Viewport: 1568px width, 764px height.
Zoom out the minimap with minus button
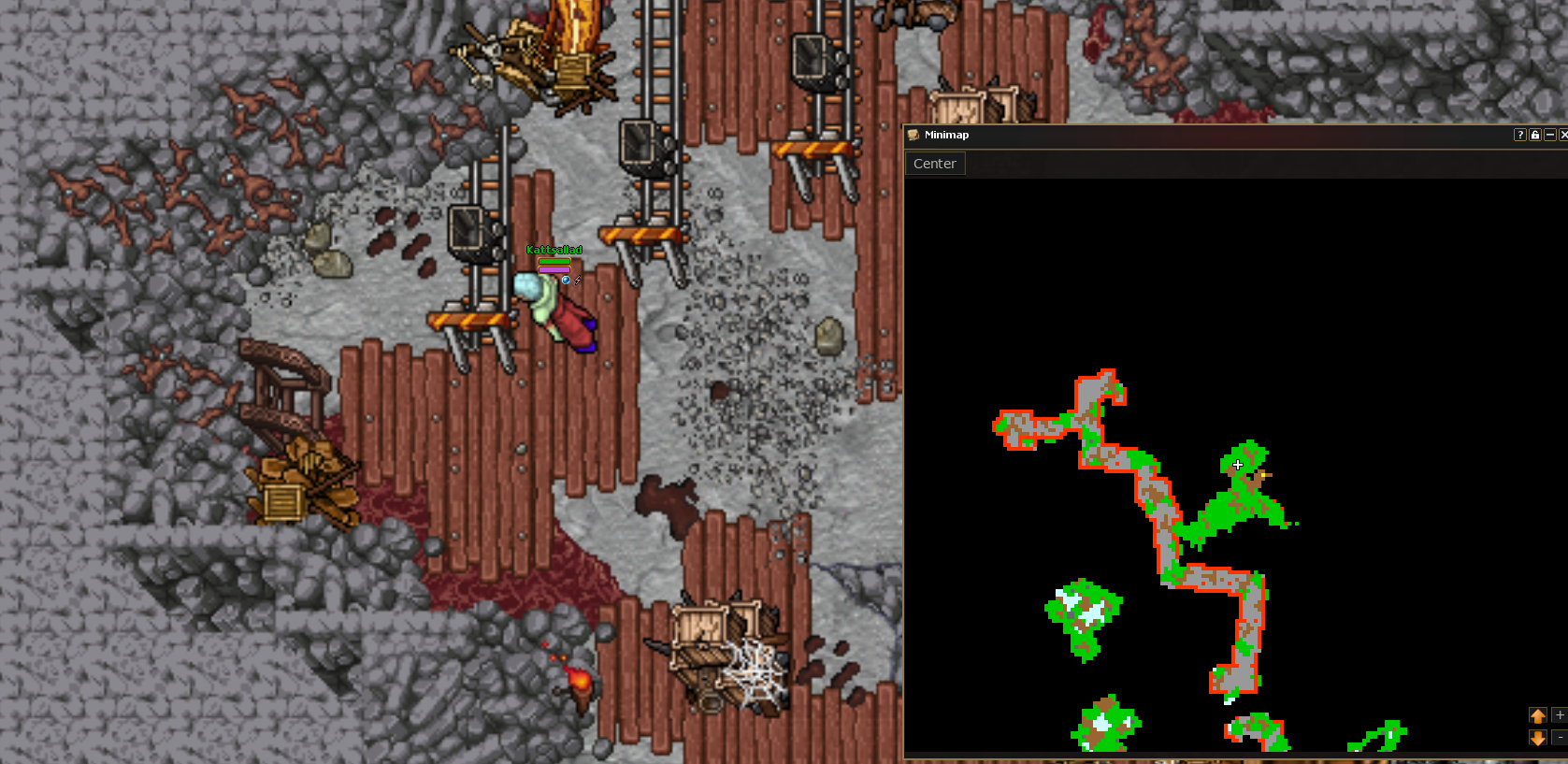(1560, 738)
